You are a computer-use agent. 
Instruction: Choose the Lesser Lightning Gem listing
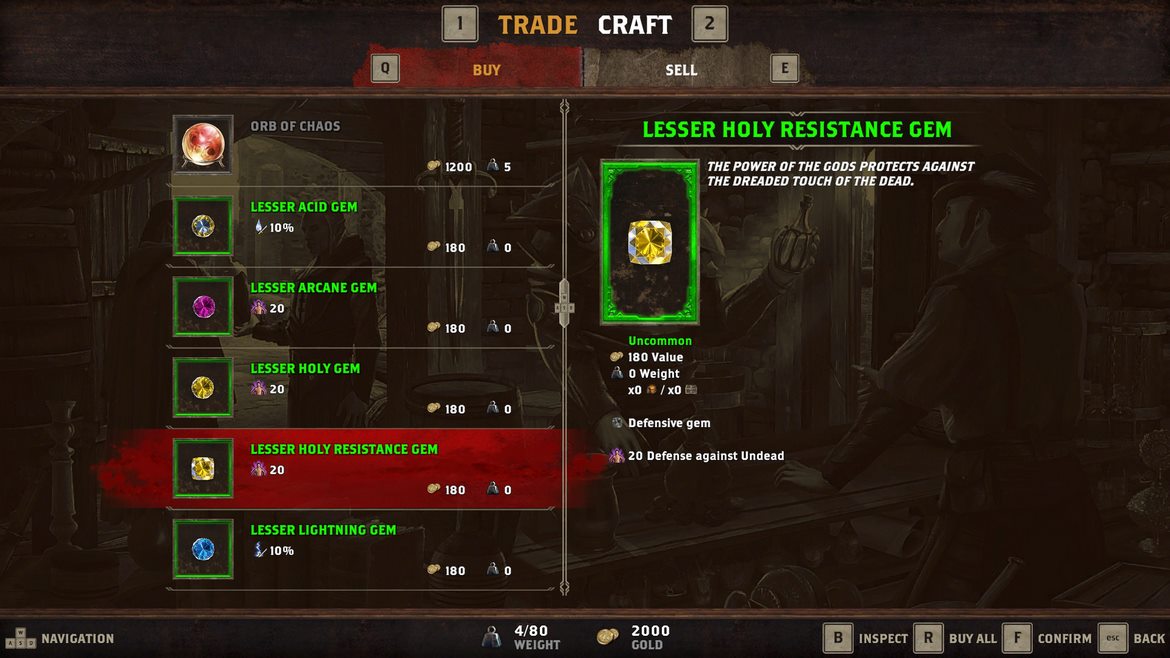[x=362, y=550]
